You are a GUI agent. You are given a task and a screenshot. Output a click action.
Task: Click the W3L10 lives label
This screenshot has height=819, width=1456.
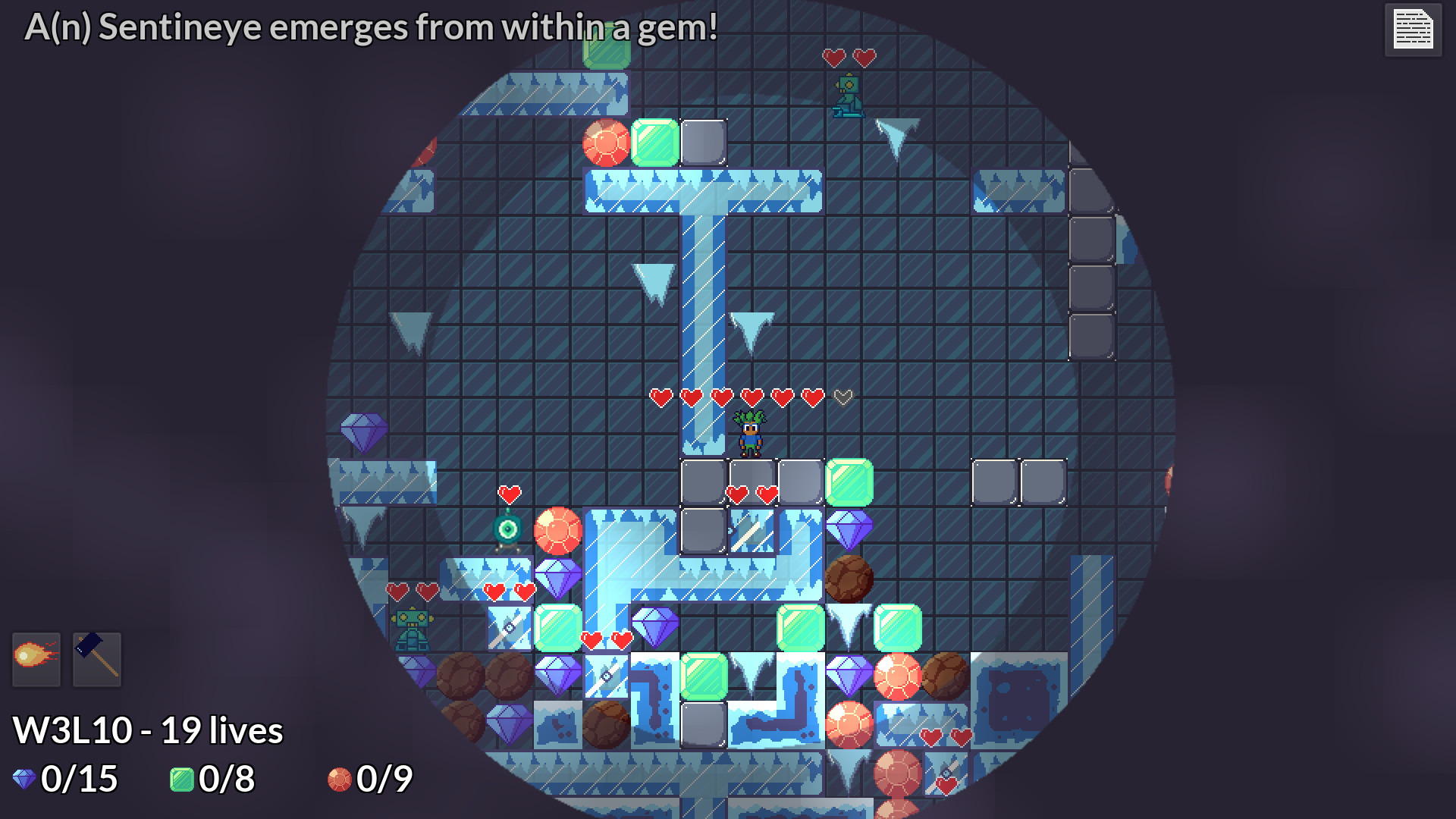(149, 730)
